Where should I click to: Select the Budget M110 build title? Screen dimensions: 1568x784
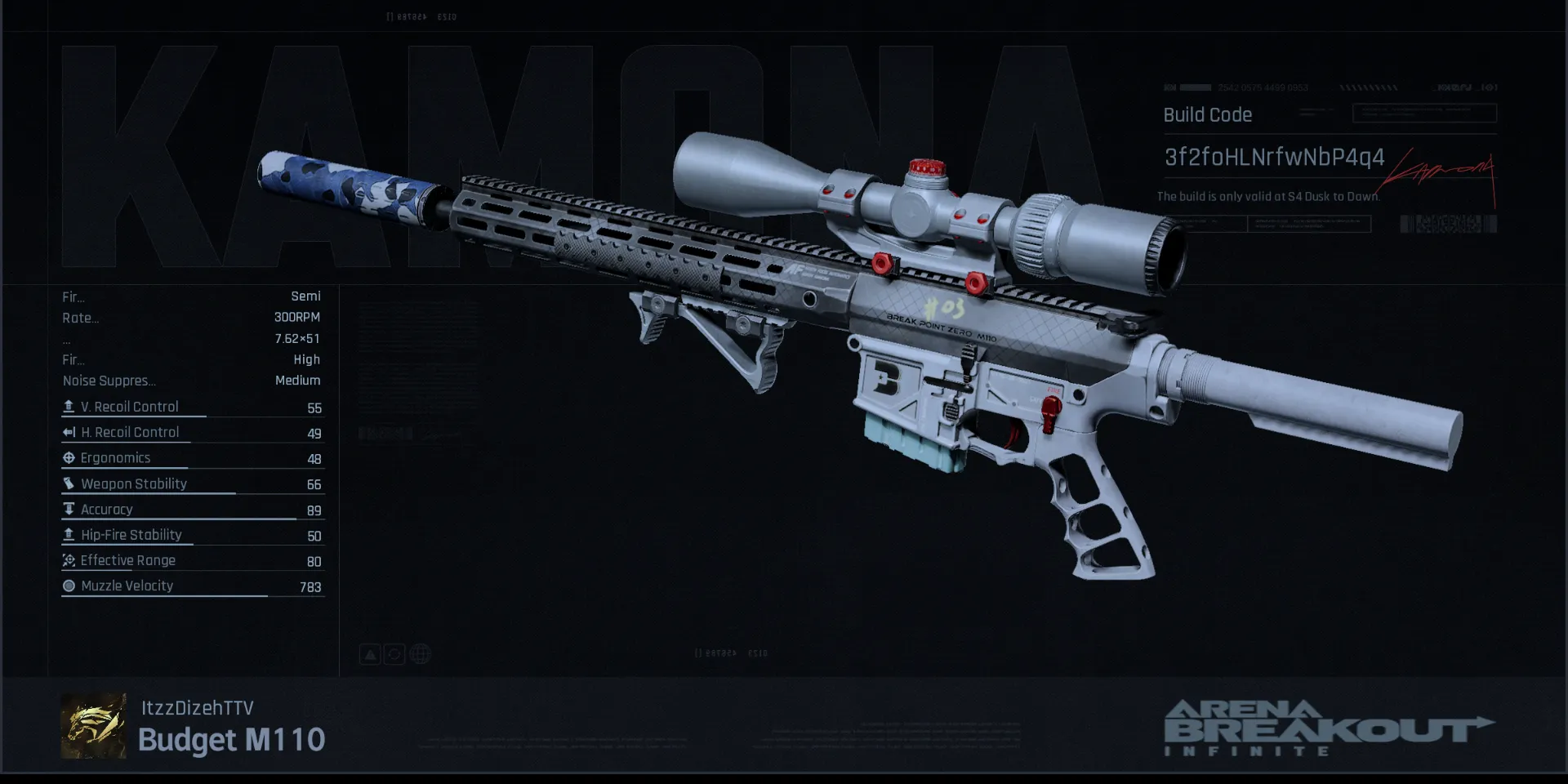[x=231, y=740]
